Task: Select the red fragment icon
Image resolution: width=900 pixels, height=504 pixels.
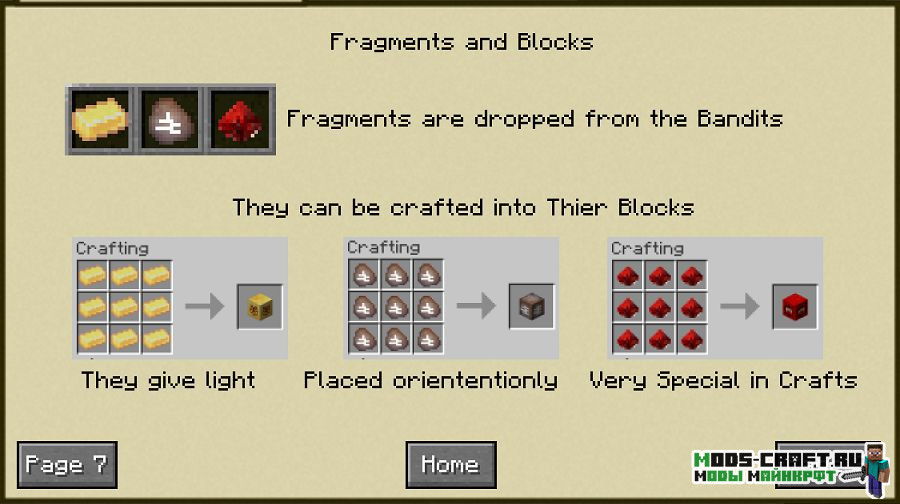Action: (240, 119)
